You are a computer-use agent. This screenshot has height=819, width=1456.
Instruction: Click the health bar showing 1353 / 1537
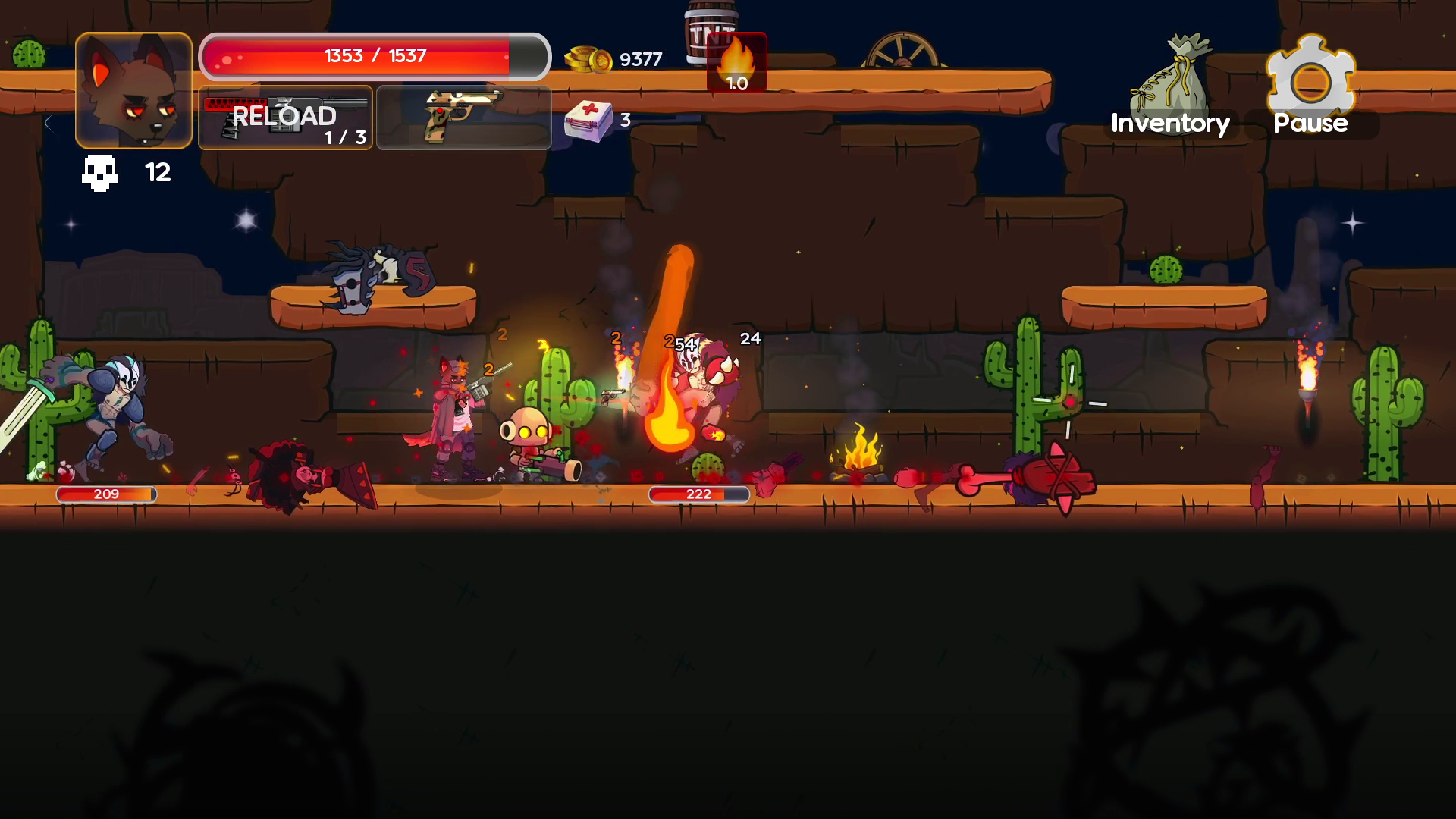375,55
